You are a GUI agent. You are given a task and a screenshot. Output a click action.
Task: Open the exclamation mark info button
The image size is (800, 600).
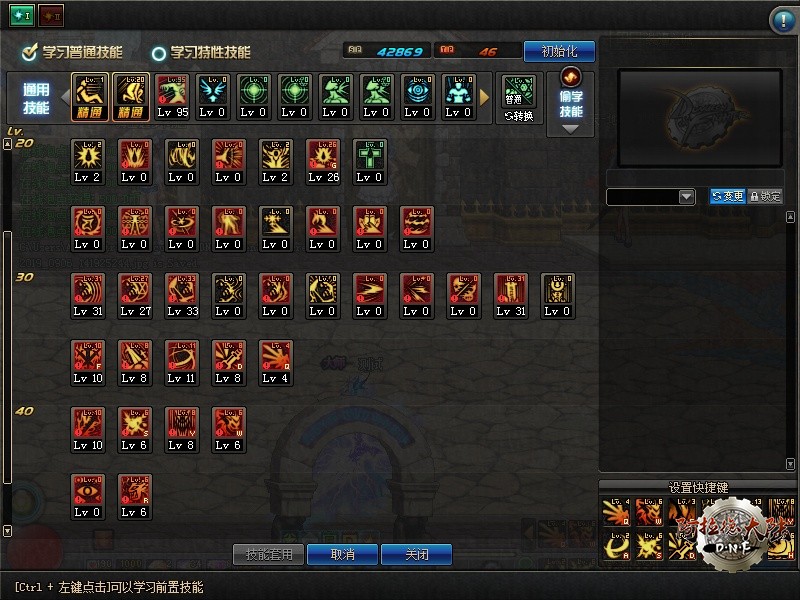pyautogui.click(x=782, y=20)
